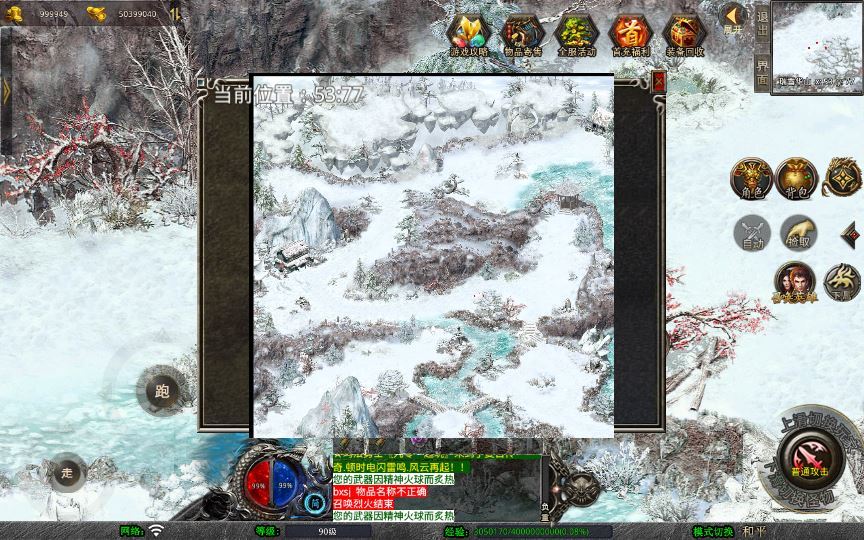864x540 pixels.
Task: Tap the 拾取 pick-up button
Action: point(798,232)
